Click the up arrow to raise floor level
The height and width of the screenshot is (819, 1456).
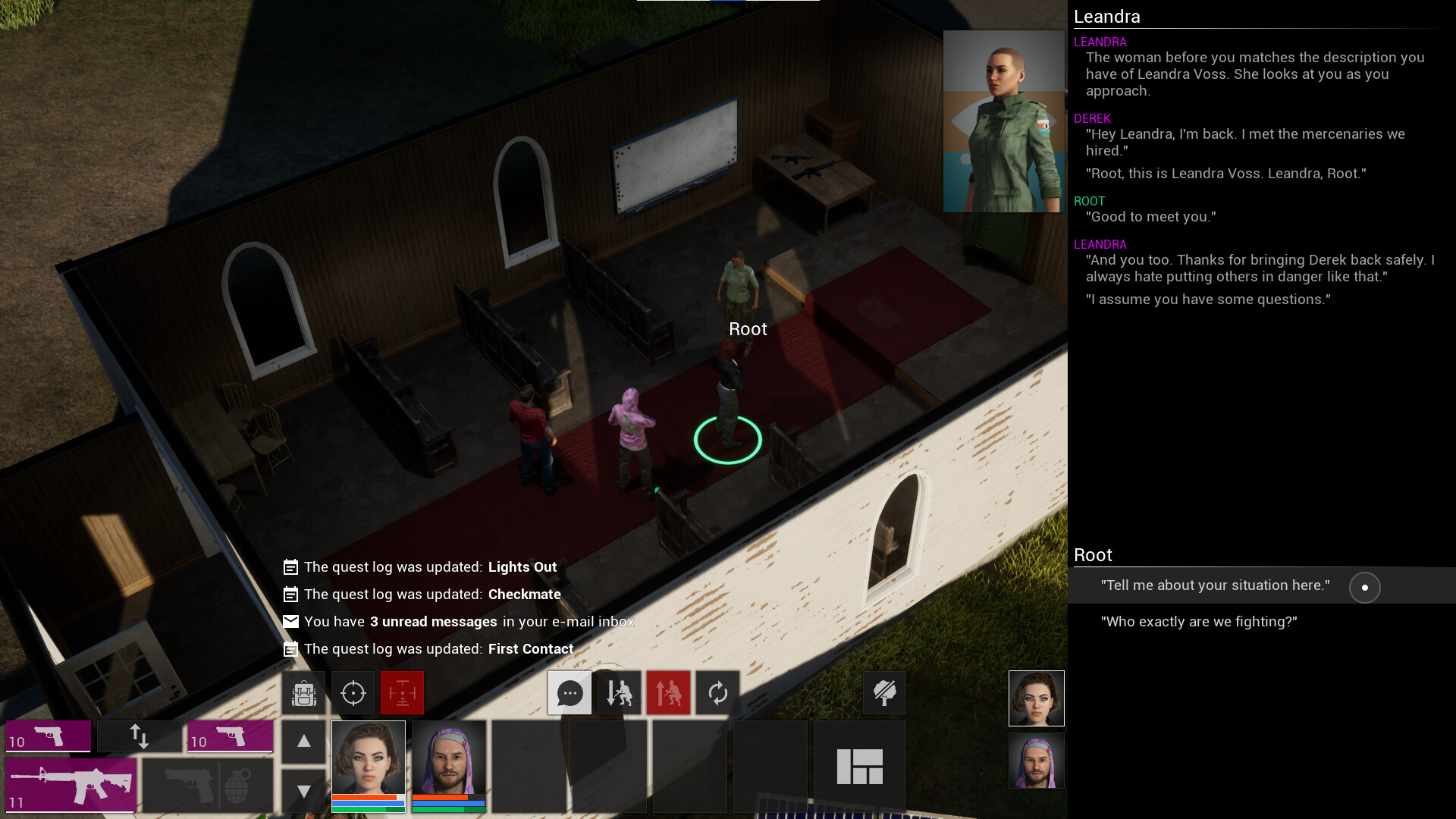(303, 742)
